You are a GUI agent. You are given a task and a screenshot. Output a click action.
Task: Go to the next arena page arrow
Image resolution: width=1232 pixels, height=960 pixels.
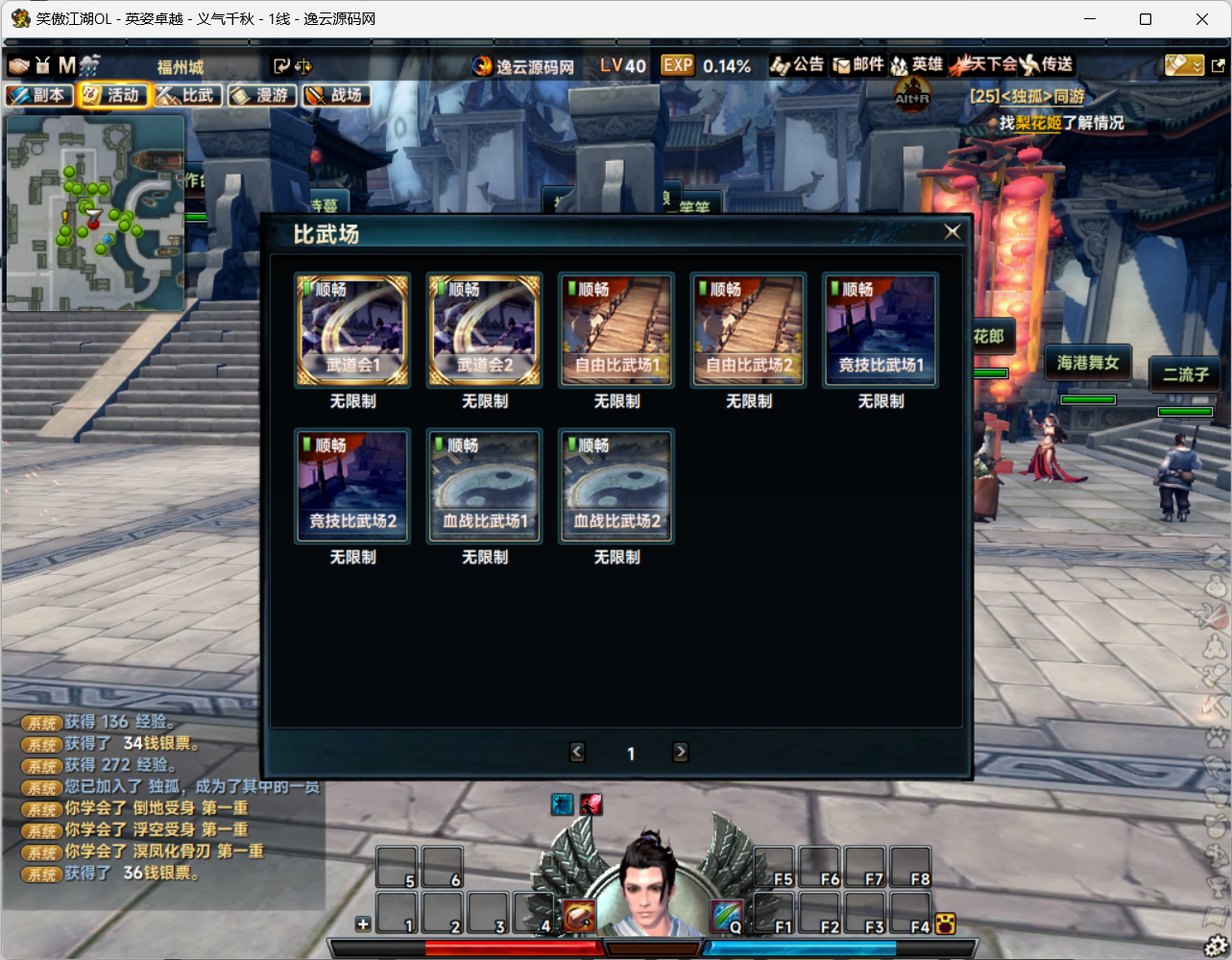(x=681, y=753)
